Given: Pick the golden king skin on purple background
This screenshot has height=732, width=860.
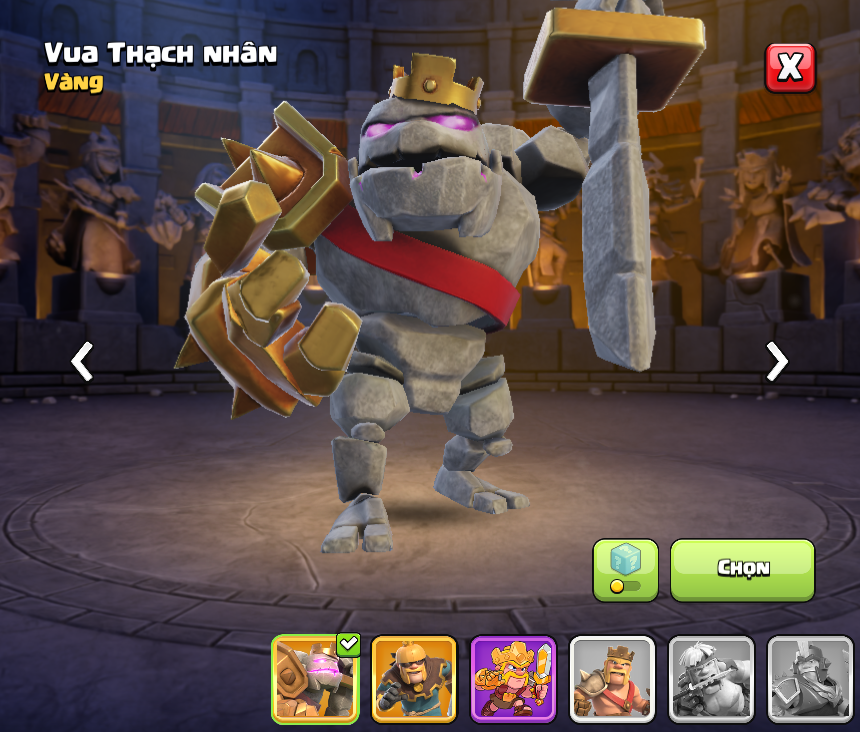Looking at the screenshot, I should (513, 678).
